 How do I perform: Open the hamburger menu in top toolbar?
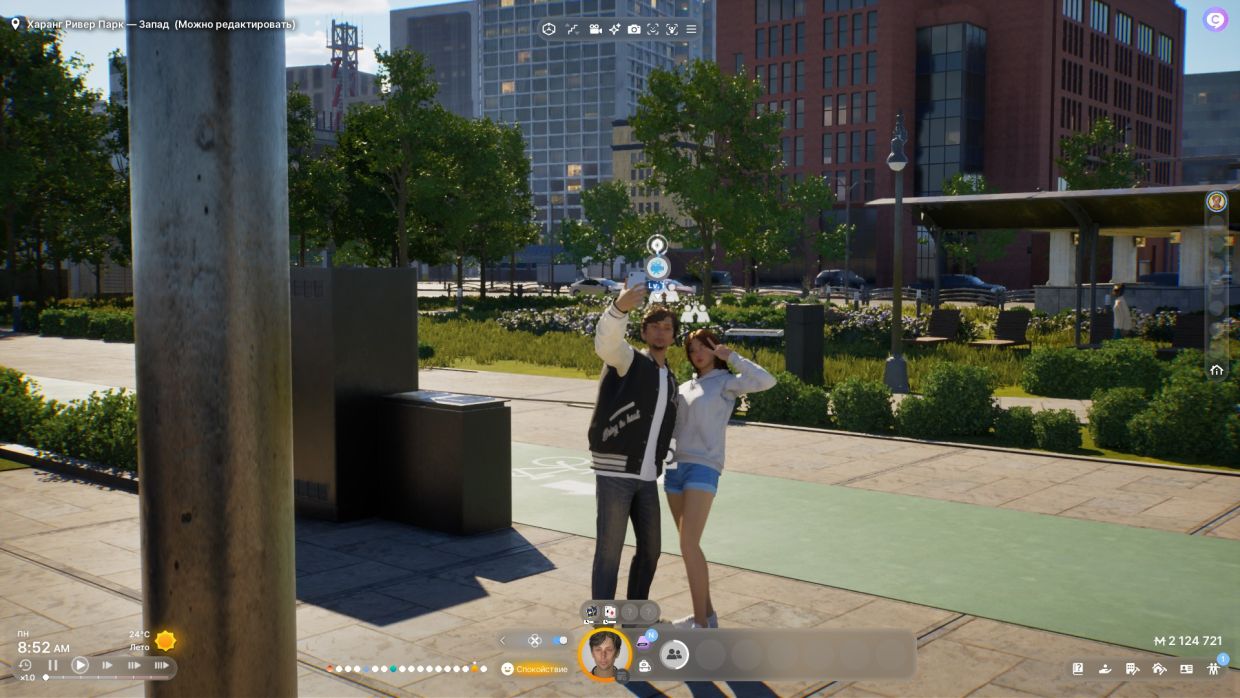pyautogui.click(x=692, y=29)
